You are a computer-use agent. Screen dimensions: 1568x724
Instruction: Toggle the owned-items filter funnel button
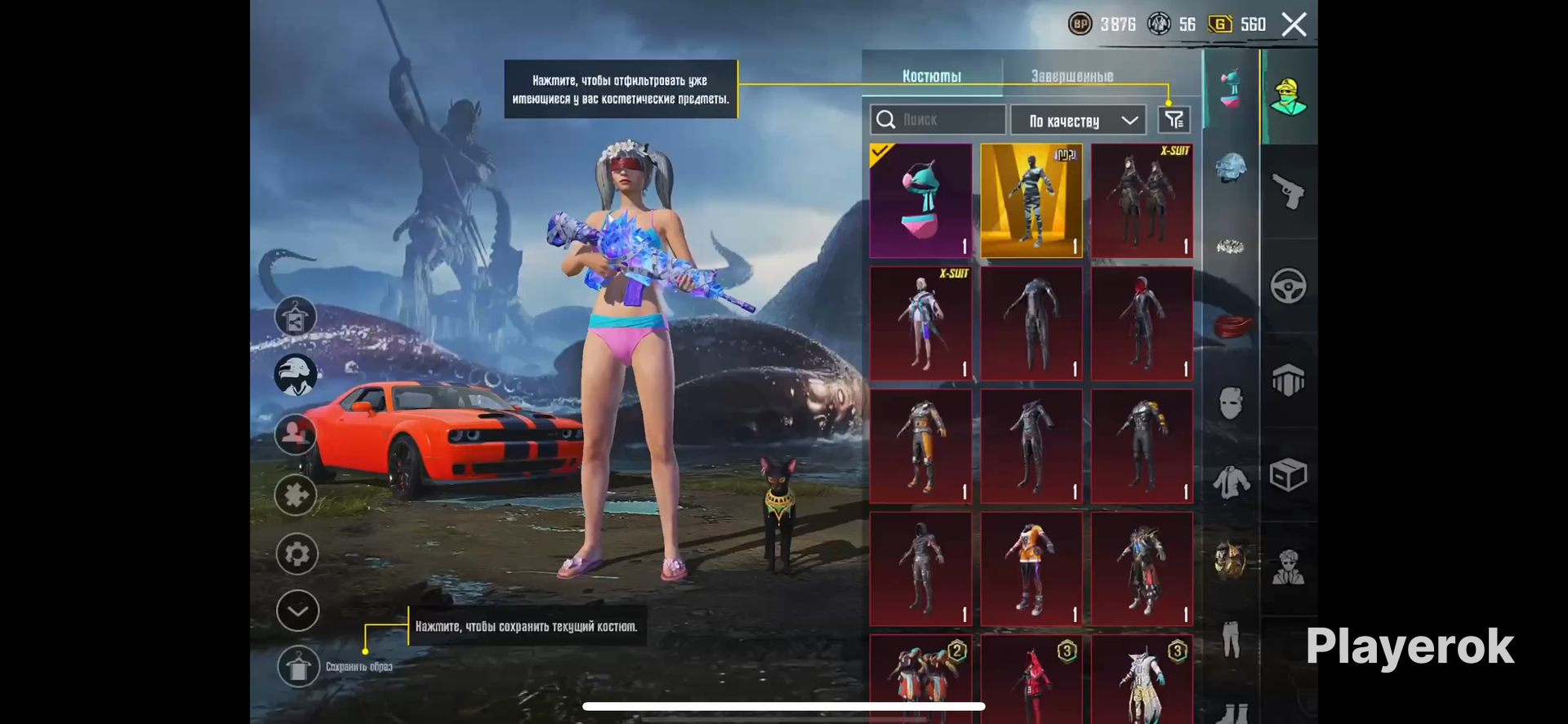pos(1174,120)
